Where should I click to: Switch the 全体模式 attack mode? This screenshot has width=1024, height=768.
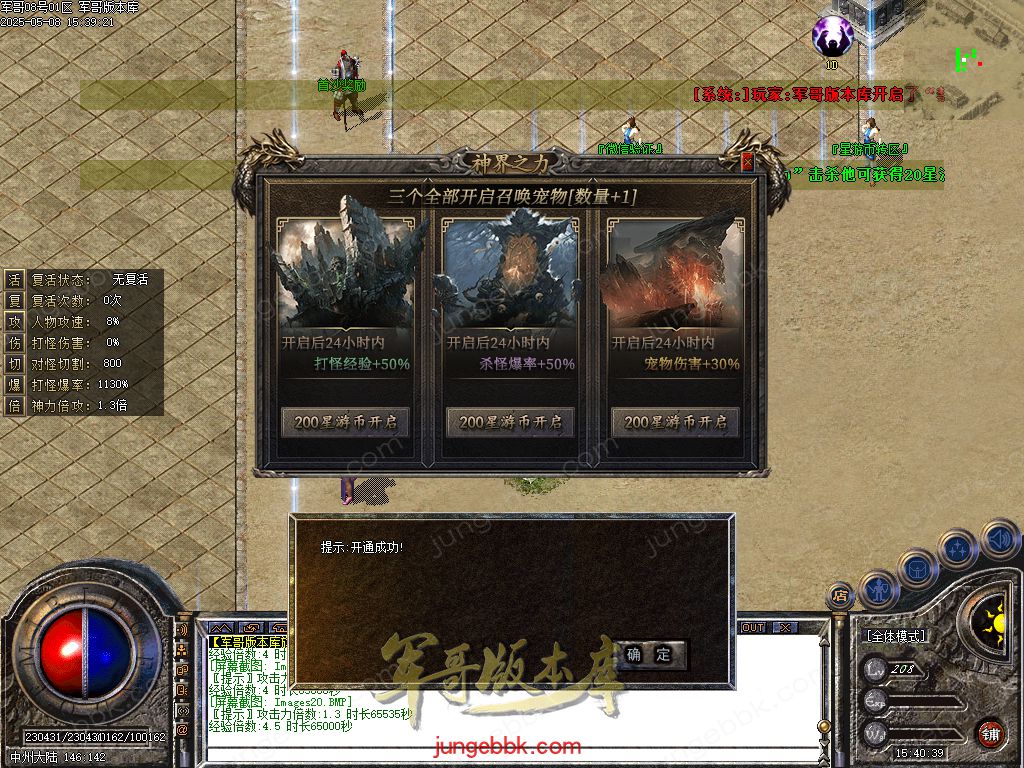click(897, 636)
